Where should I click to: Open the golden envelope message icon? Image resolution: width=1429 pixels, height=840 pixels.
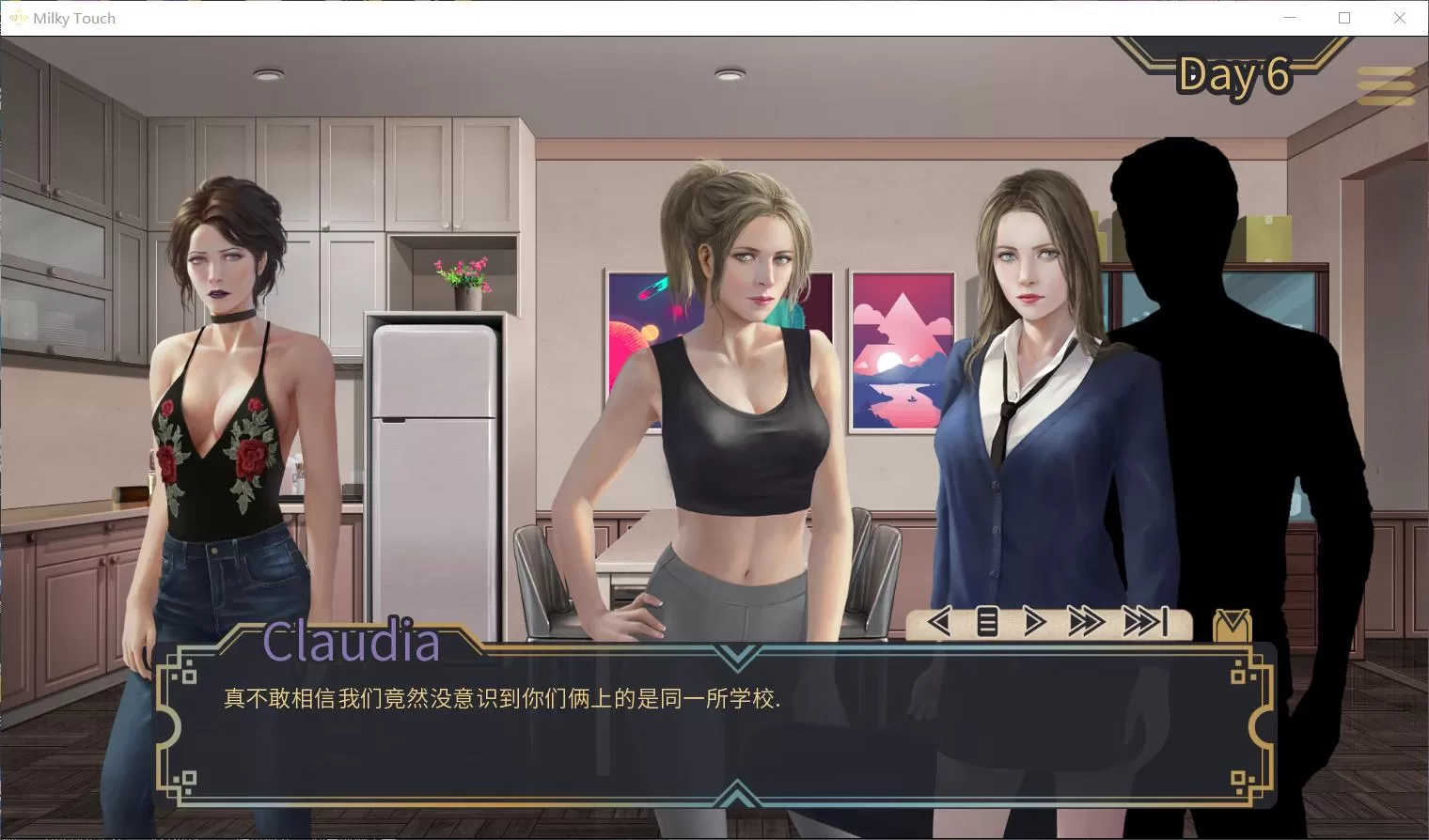(1231, 623)
